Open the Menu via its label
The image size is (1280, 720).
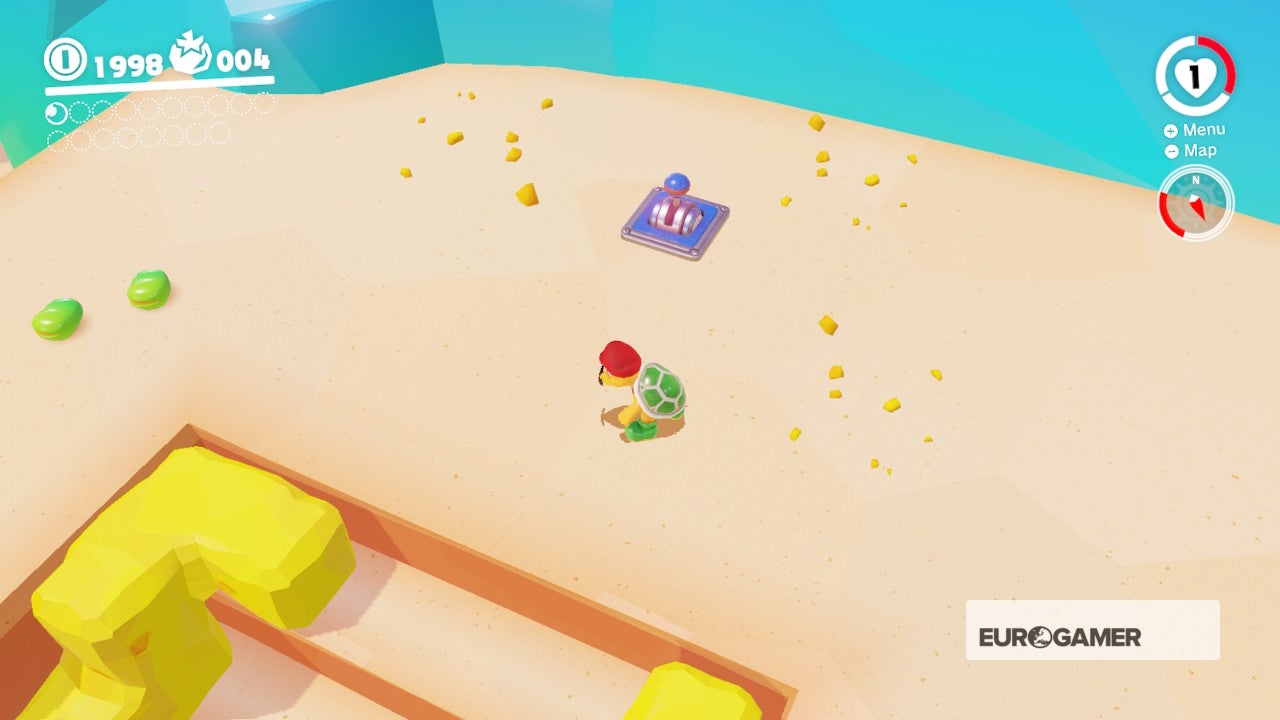1204,129
